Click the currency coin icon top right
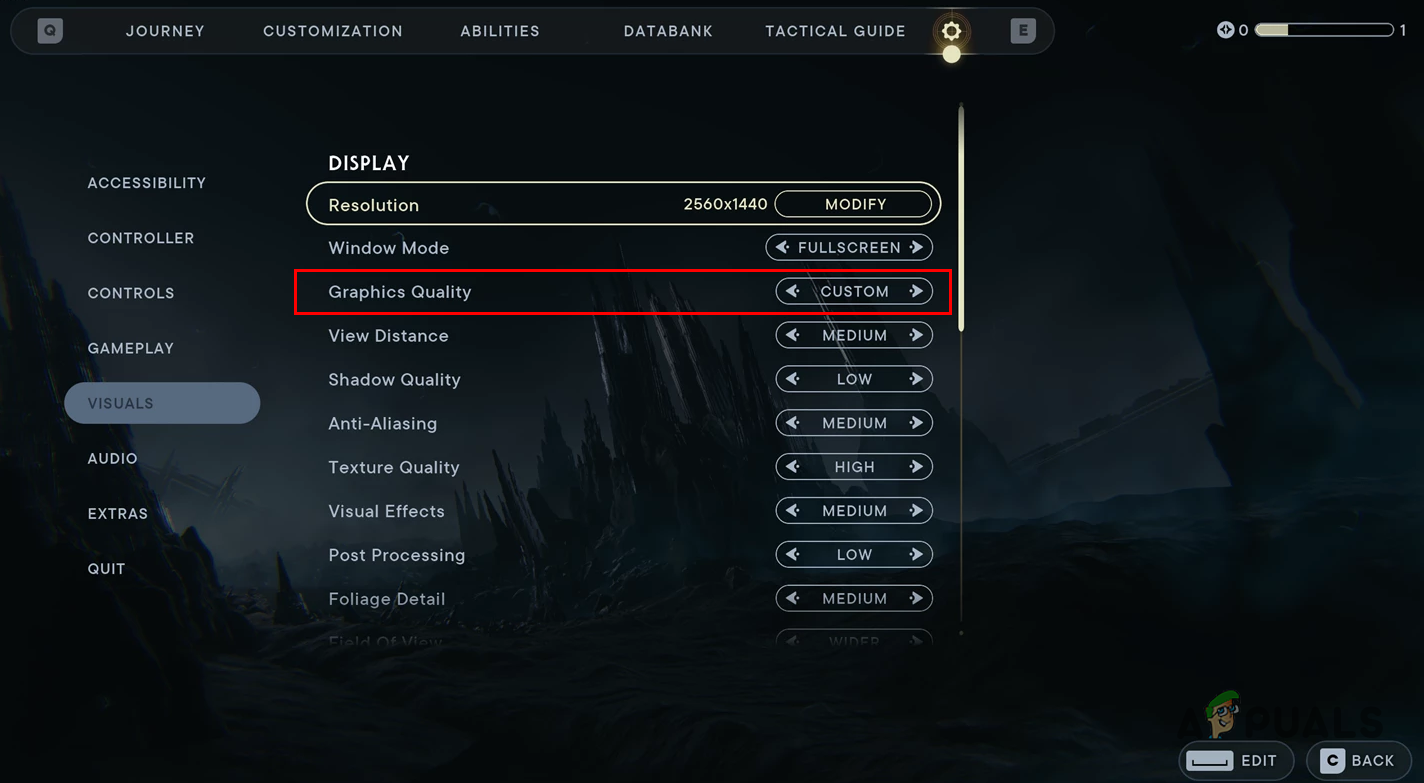The height and width of the screenshot is (783, 1424). 1227,30
